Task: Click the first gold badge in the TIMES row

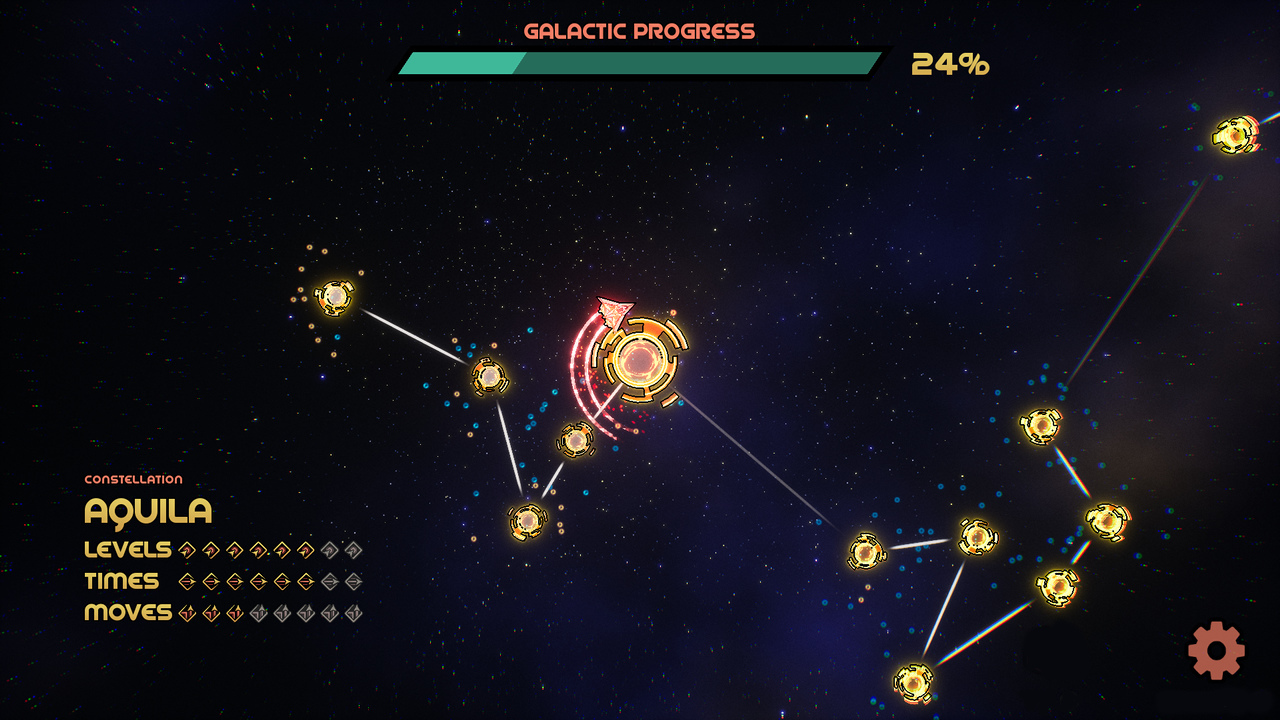Action: click(186, 581)
